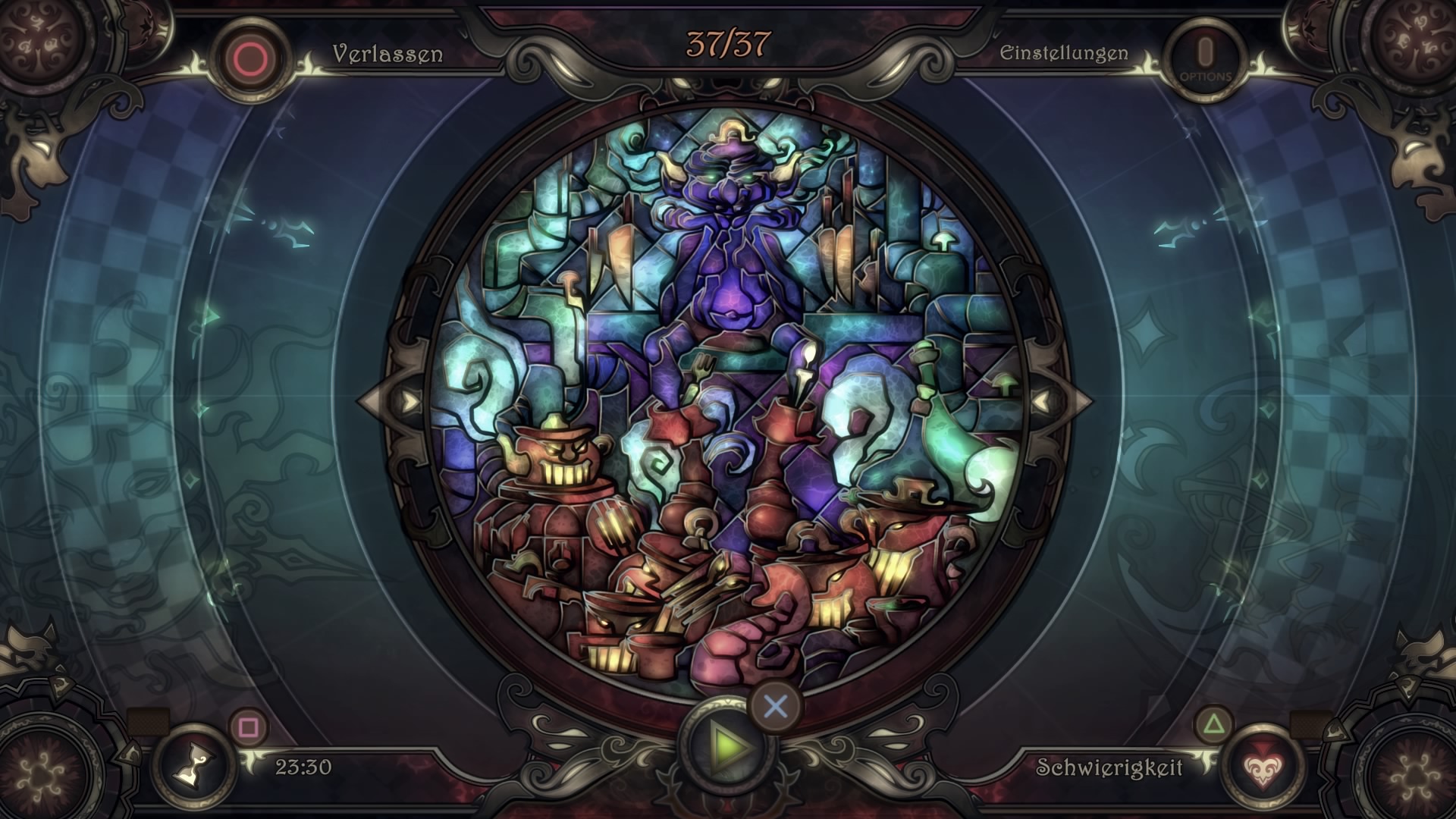Start the puzzle with the green play button

[x=728, y=747]
